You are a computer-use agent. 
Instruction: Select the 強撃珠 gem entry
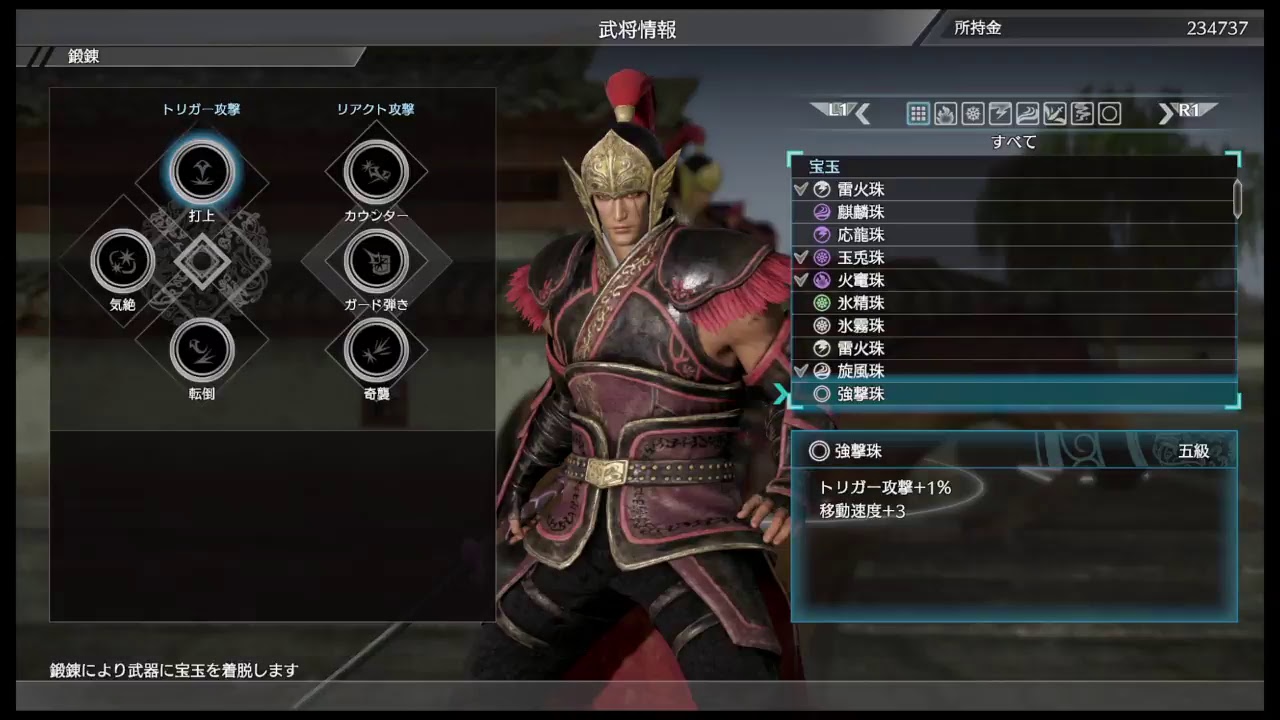861,393
